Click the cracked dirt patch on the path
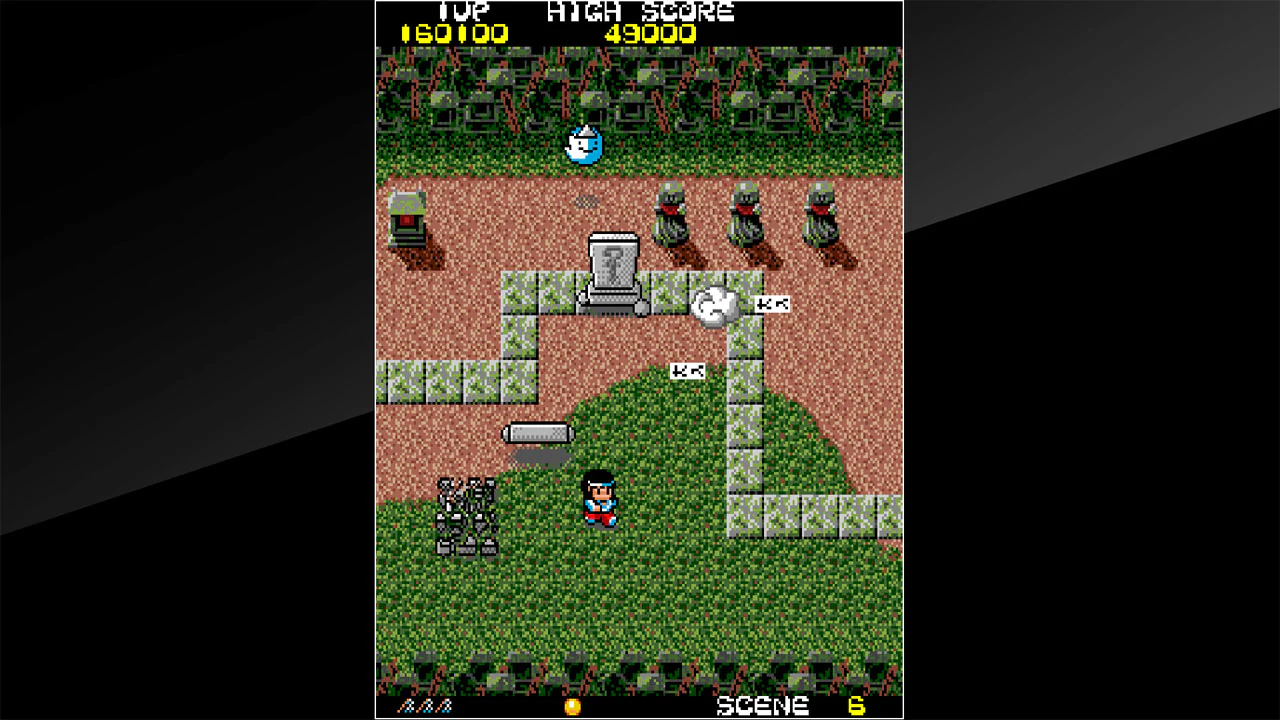Image resolution: width=1280 pixels, height=720 pixels. (x=588, y=201)
